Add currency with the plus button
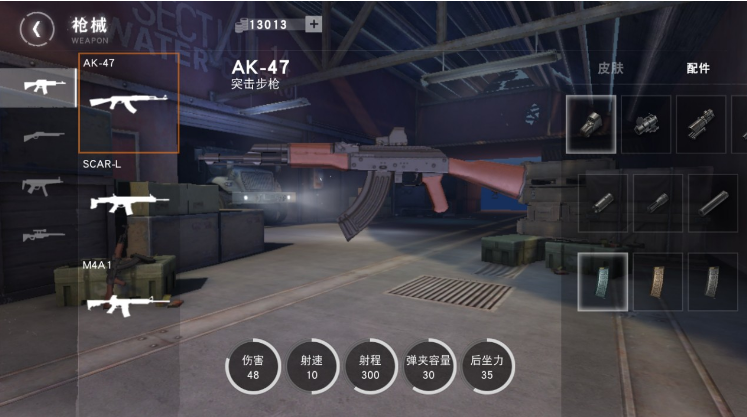Image resolution: width=747 pixels, height=417 pixels. 313,24
